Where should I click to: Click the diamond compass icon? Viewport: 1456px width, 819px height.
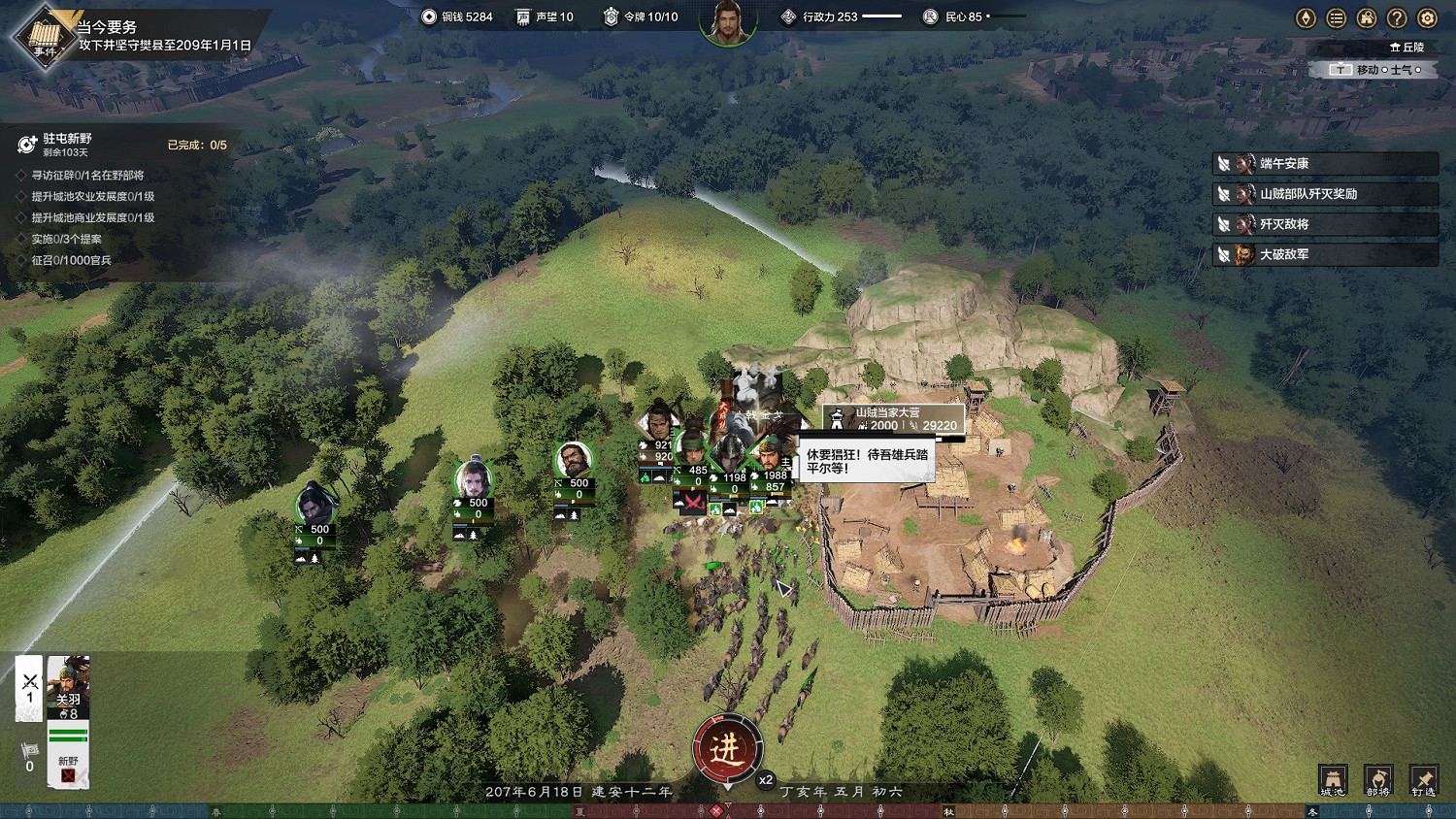[1306, 17]
